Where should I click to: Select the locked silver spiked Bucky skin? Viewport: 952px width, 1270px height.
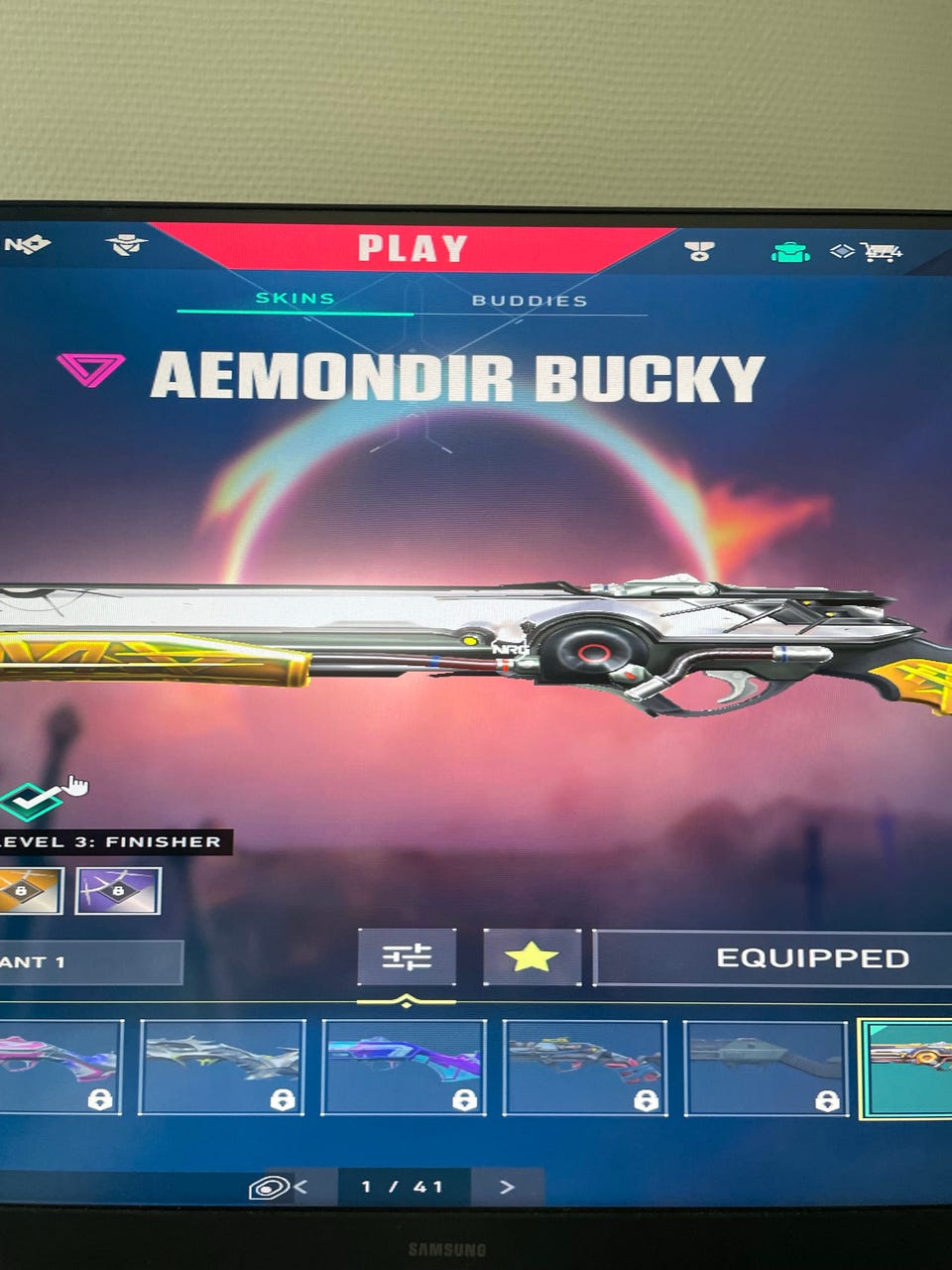click(x=221, y=1068)
